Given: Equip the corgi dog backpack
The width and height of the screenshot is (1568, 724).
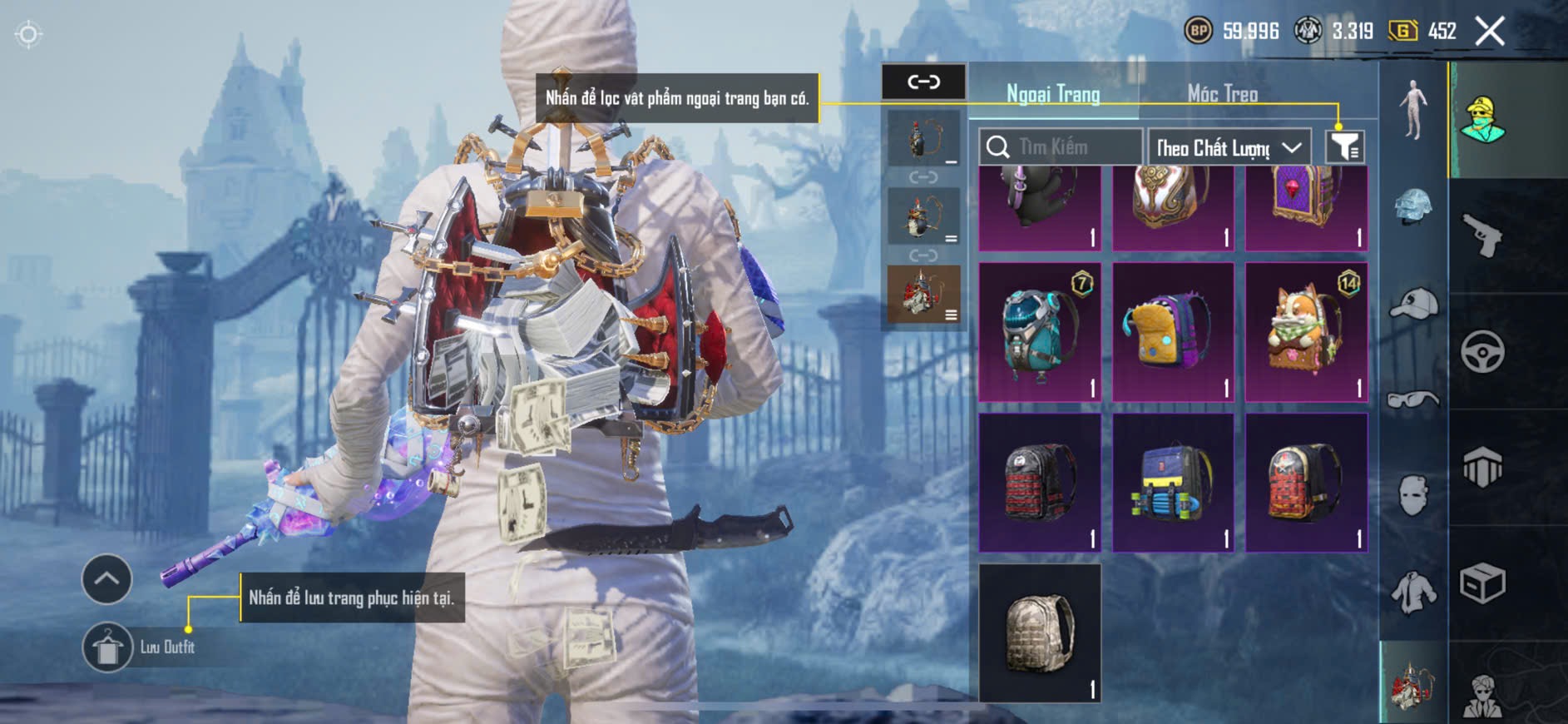Looking at the screenshot, I should click(x=1306, y=332).
